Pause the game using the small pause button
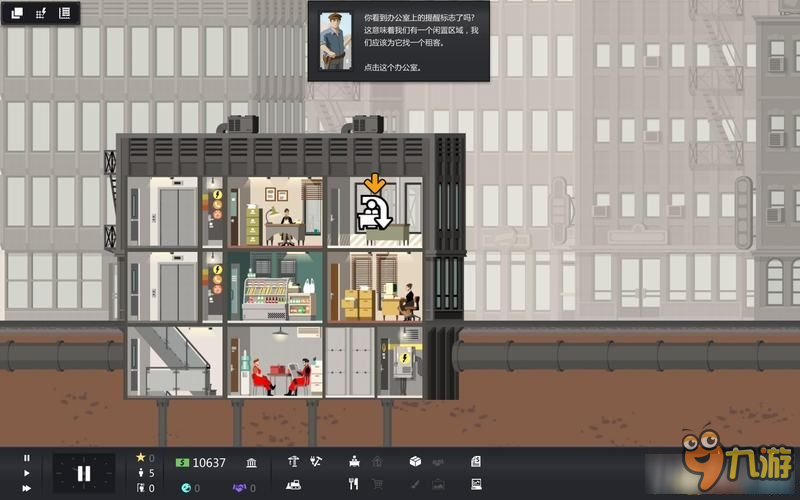 (x=27, y=459)
